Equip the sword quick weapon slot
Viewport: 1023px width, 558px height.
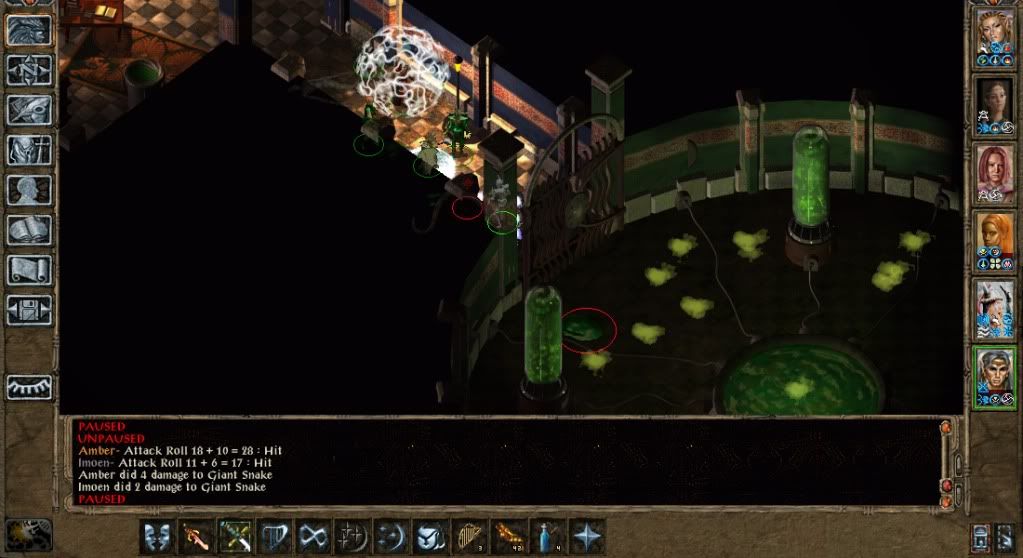tap(195, 535)
